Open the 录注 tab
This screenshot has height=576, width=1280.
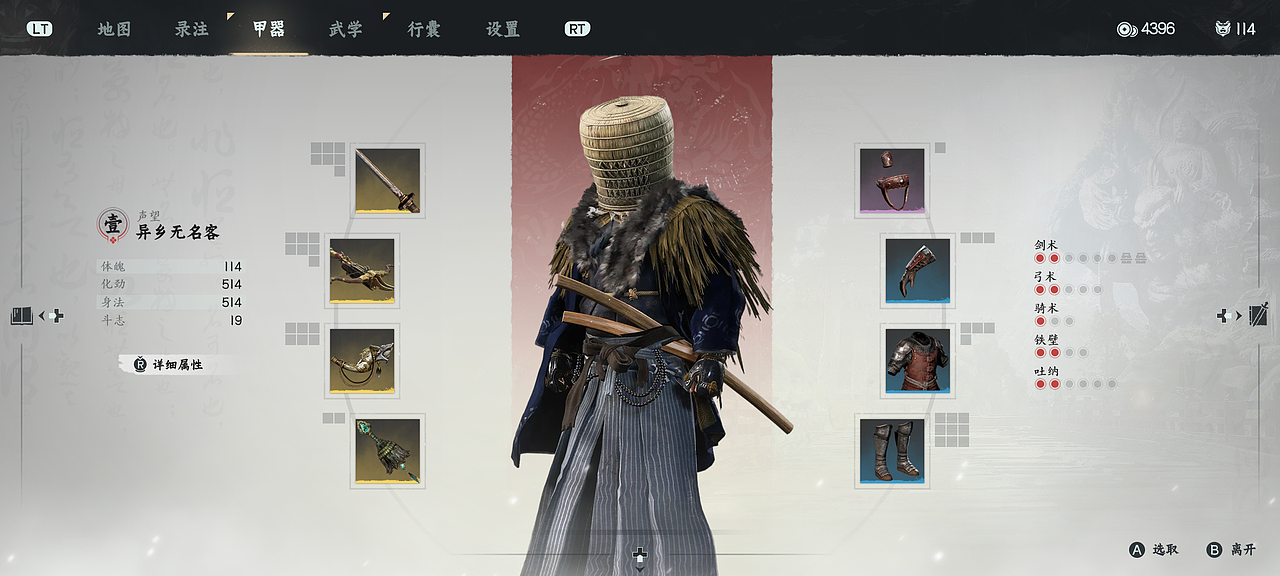pyautogui.click(x=192, y=29)
